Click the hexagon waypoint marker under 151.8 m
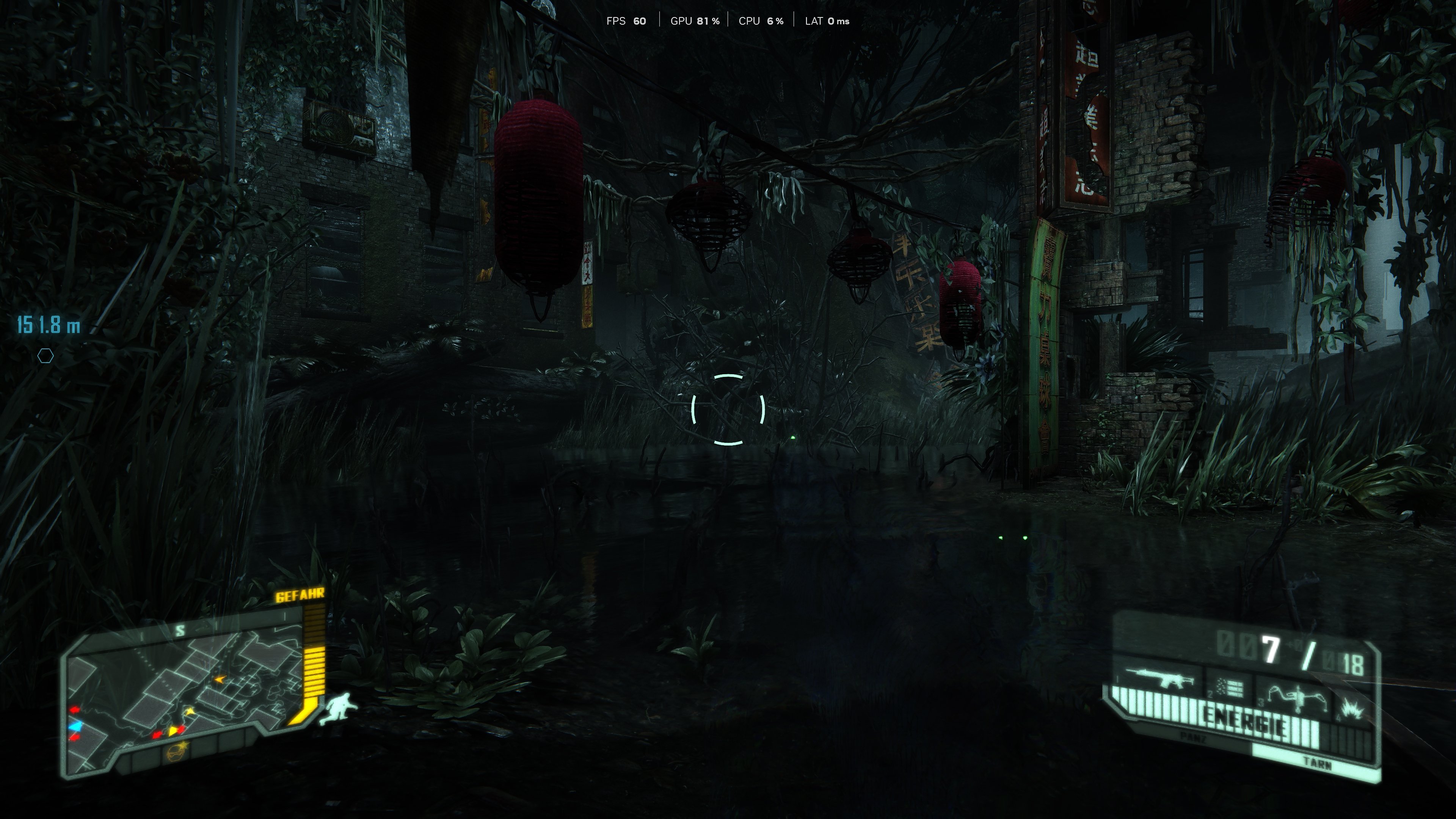This screenshot has height=819, width=1456. coord(46,356)
